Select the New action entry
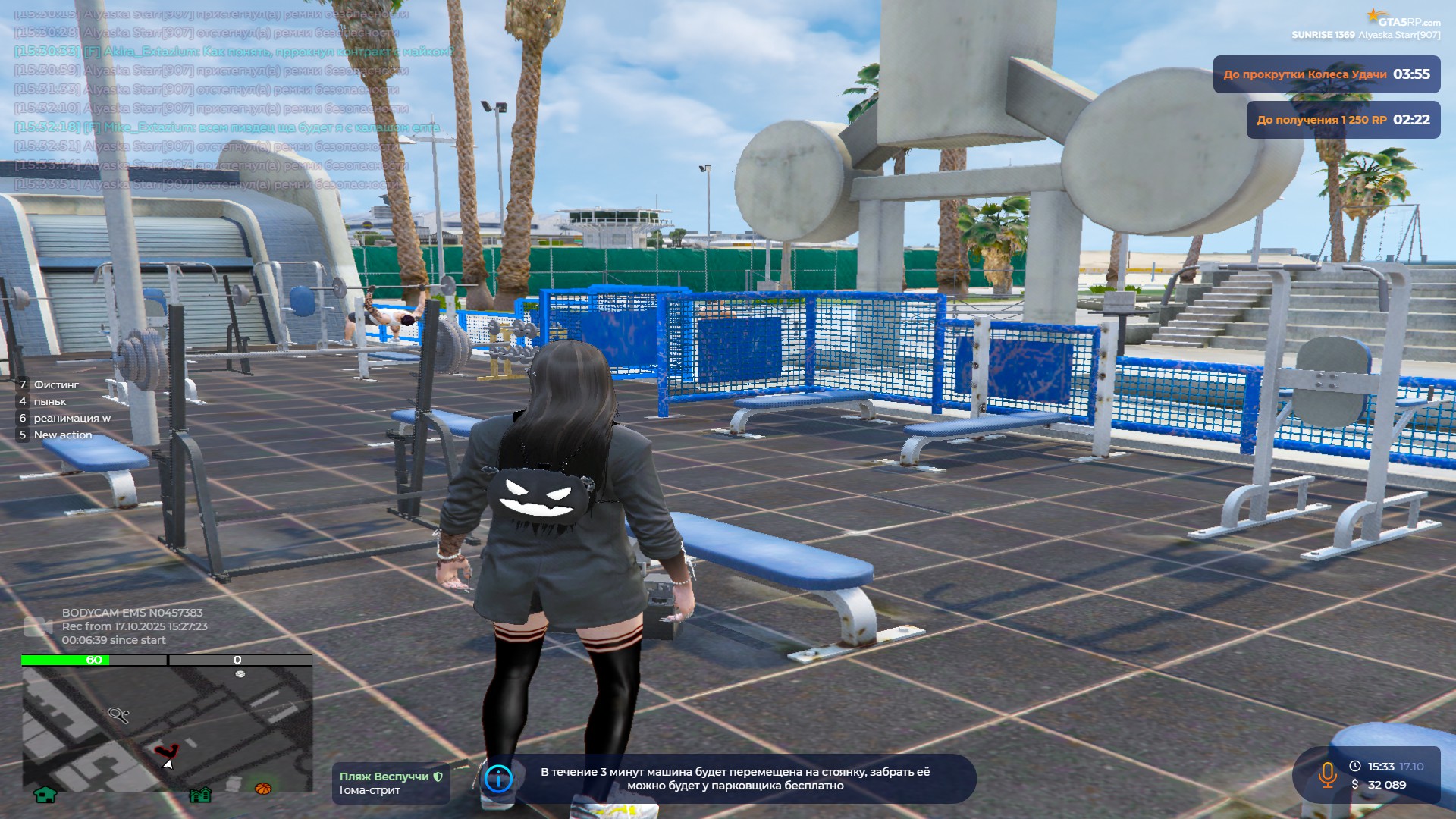The width and height of the screenshot is (1456, 819). point(62,435)
